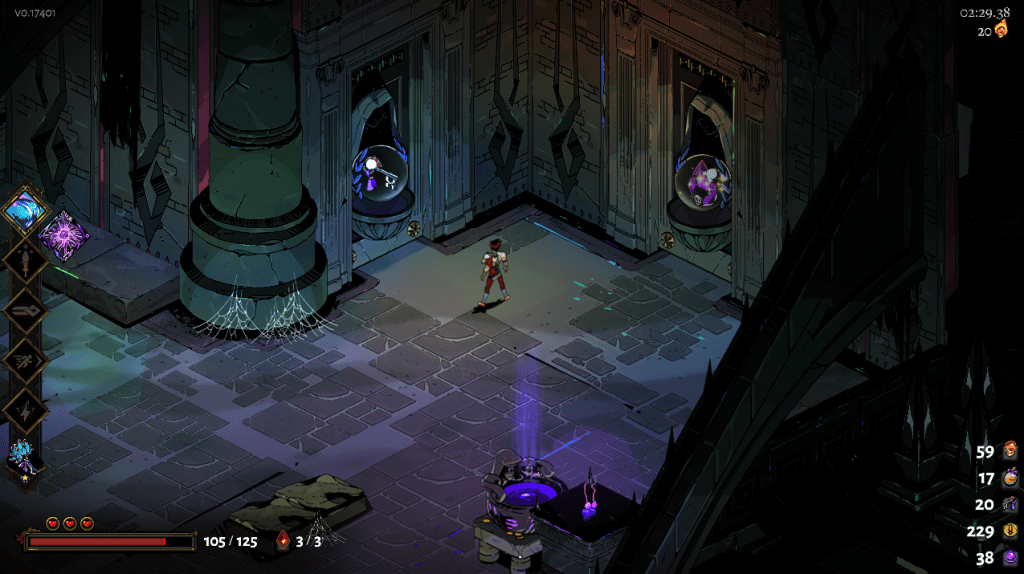Choose the sword attack boon slot
The image size is (1024, 574).
point(22,261)
